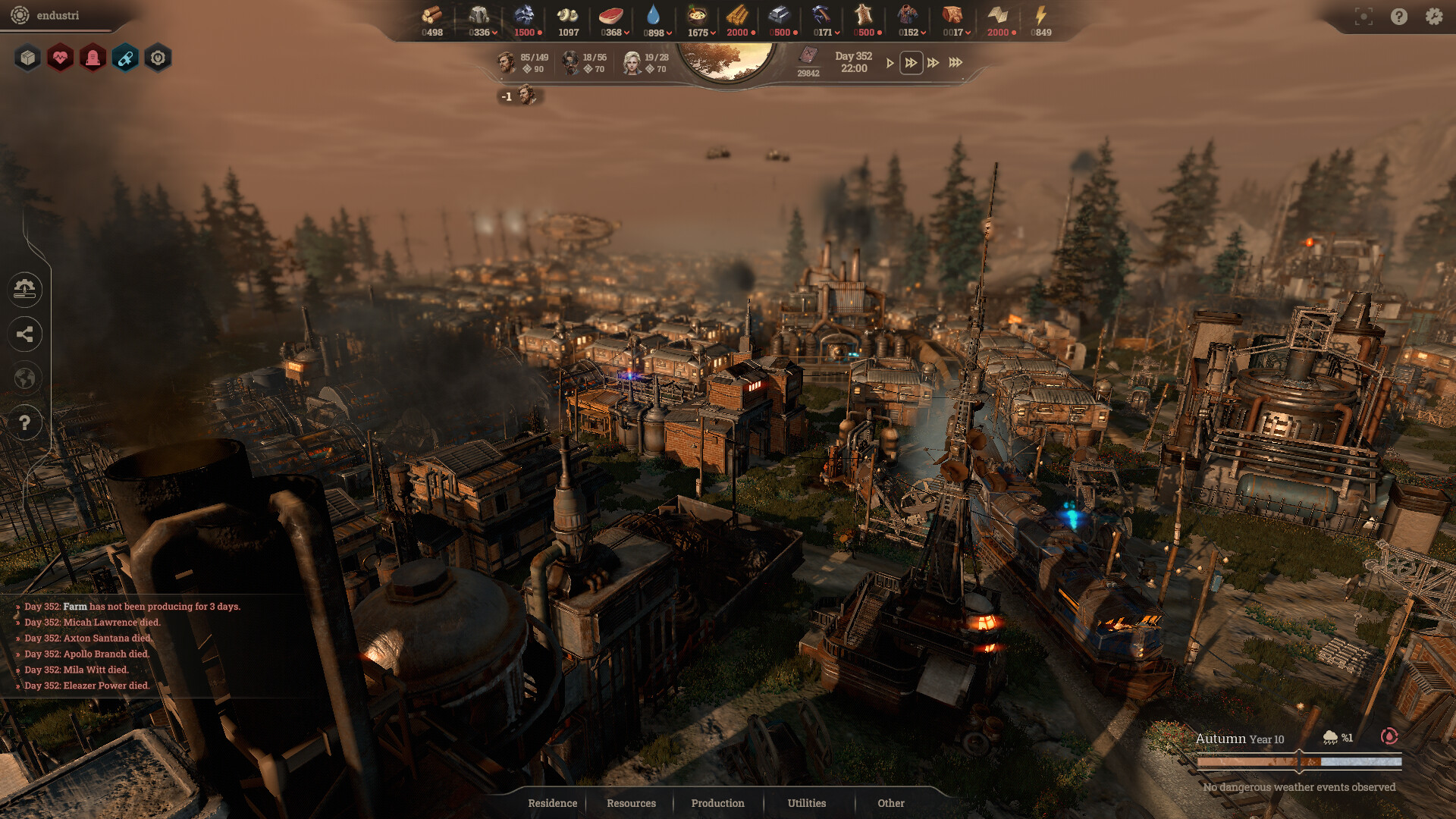The width and height of the screenshot is (1456, 819).
Task: Open the storage crate hexagon panel
Action: [x=28, y=58]
